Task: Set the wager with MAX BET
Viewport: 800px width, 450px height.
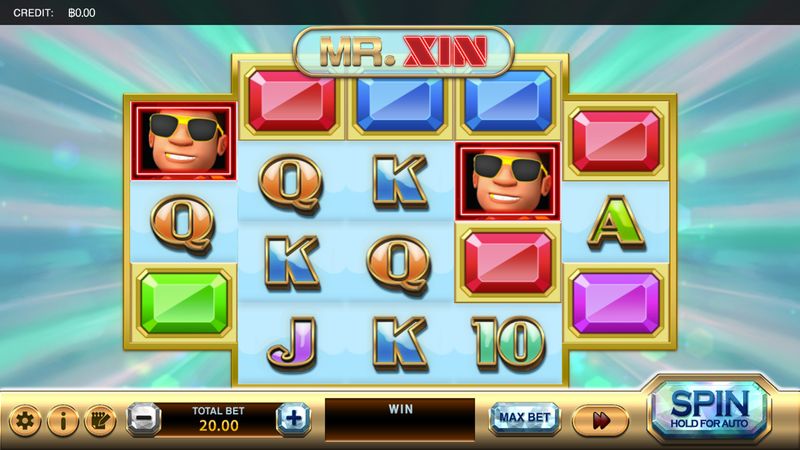Action: [524, 419]
